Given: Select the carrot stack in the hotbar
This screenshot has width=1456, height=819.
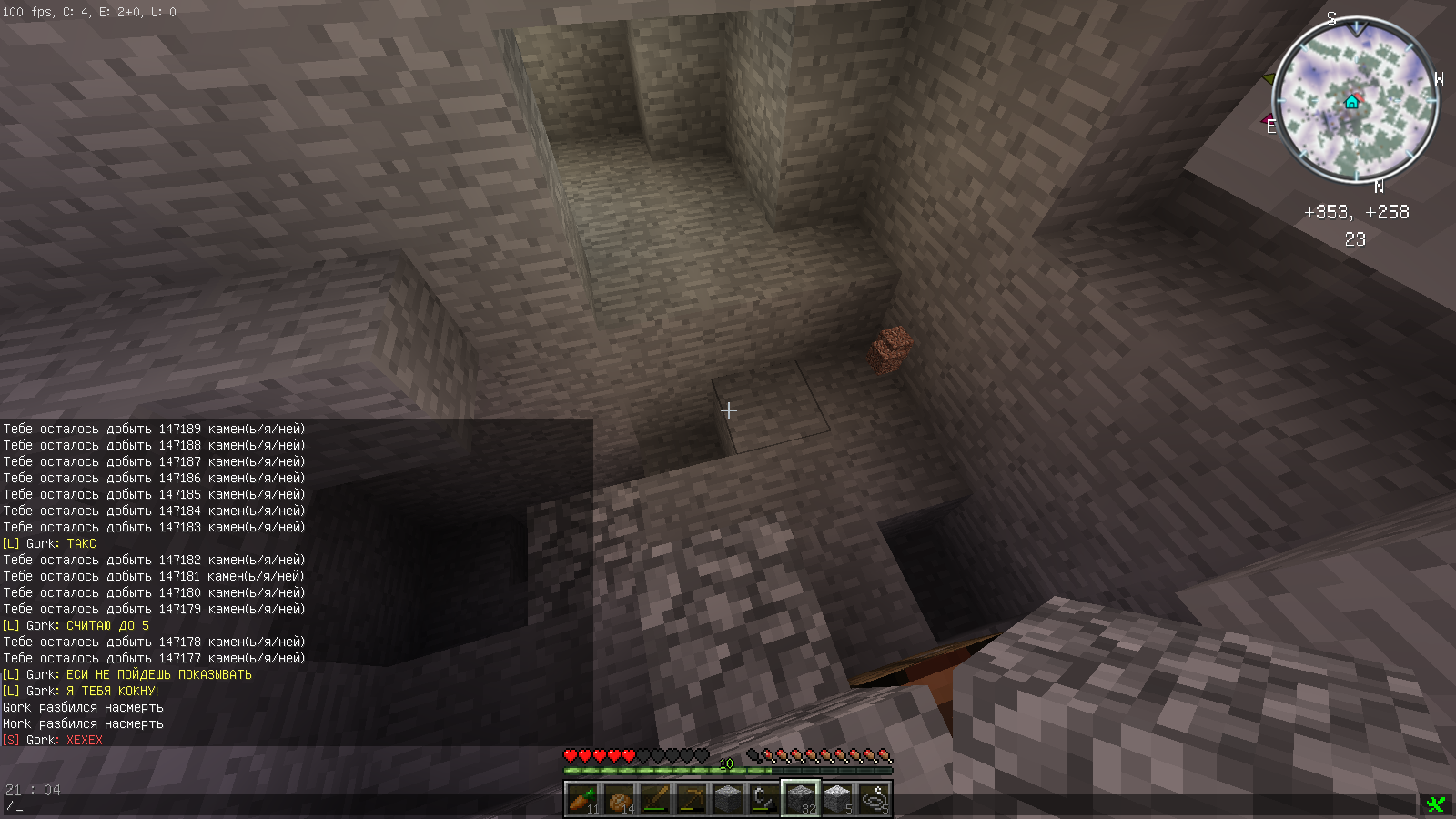Looking at the screenshot, I should [582, 799].
